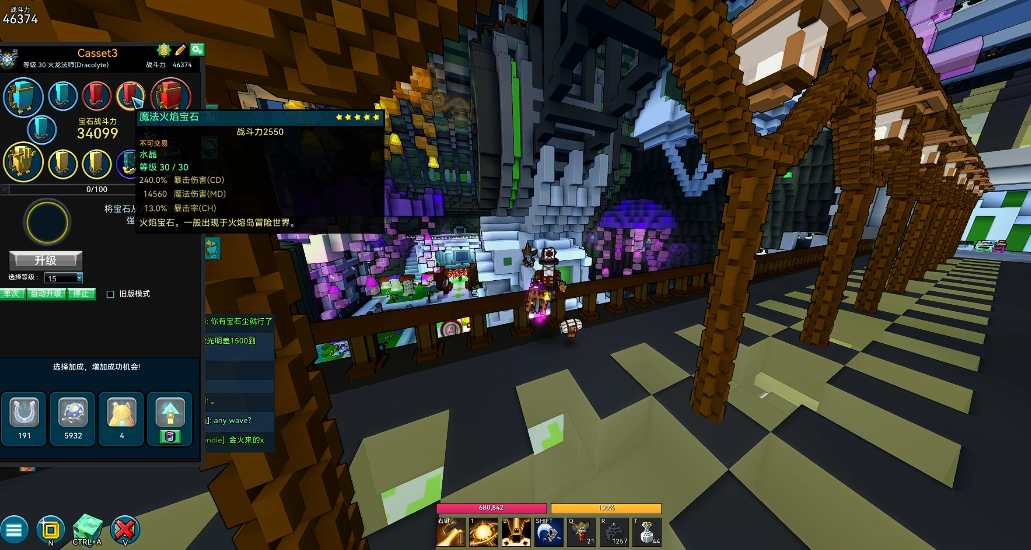This screenshot has height=550, width=1031.
Task: Click the 升级 upgrade button
Action: [x=45, y=260]
